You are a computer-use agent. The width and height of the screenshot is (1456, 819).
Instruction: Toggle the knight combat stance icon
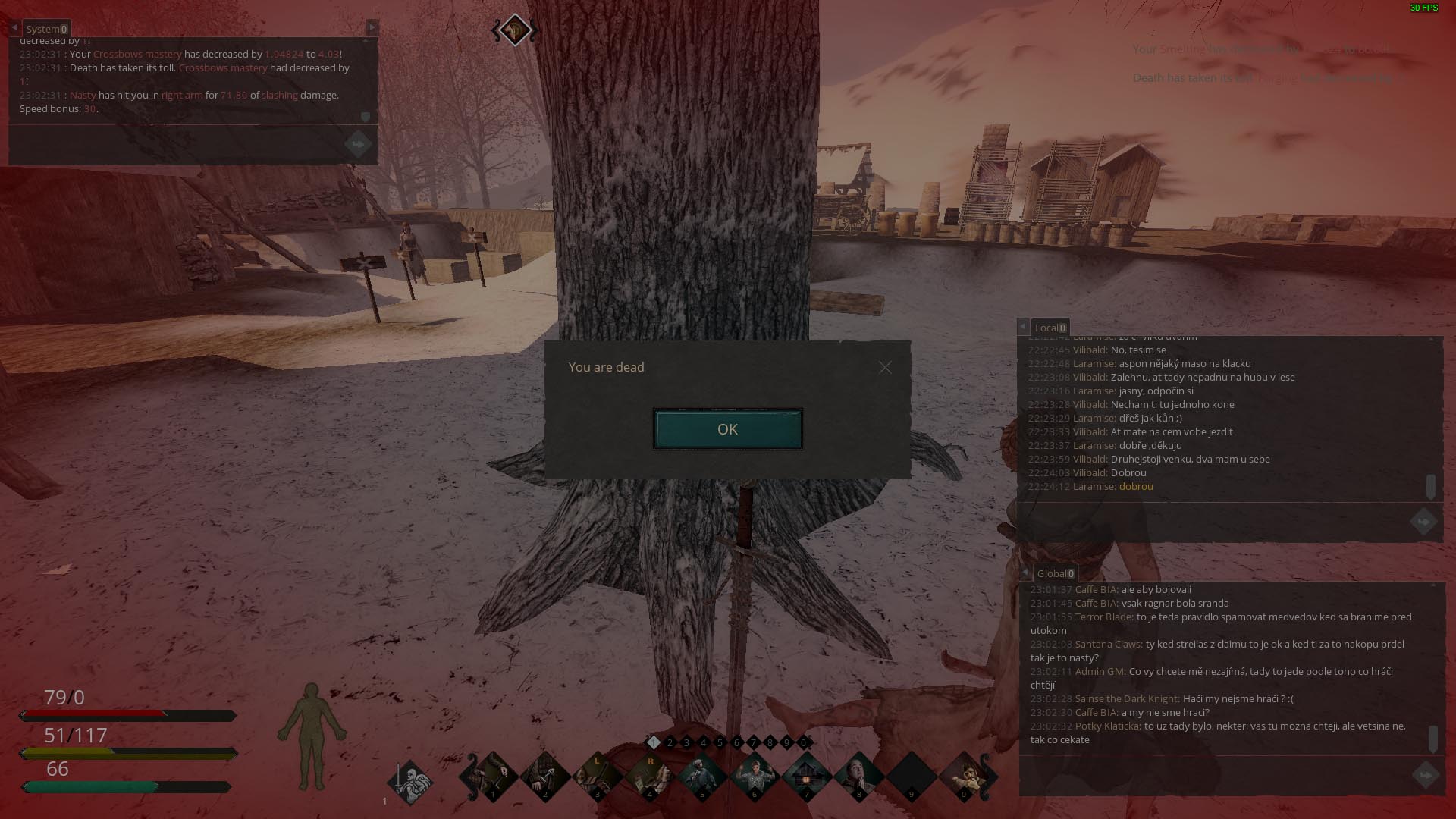[x=410, y=781]
